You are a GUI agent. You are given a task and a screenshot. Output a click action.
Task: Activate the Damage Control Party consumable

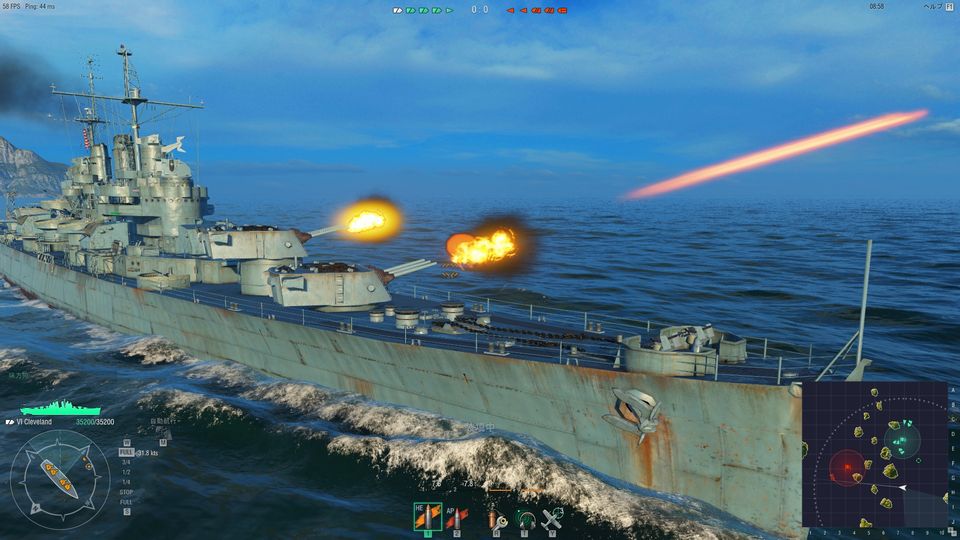point(493,518)
